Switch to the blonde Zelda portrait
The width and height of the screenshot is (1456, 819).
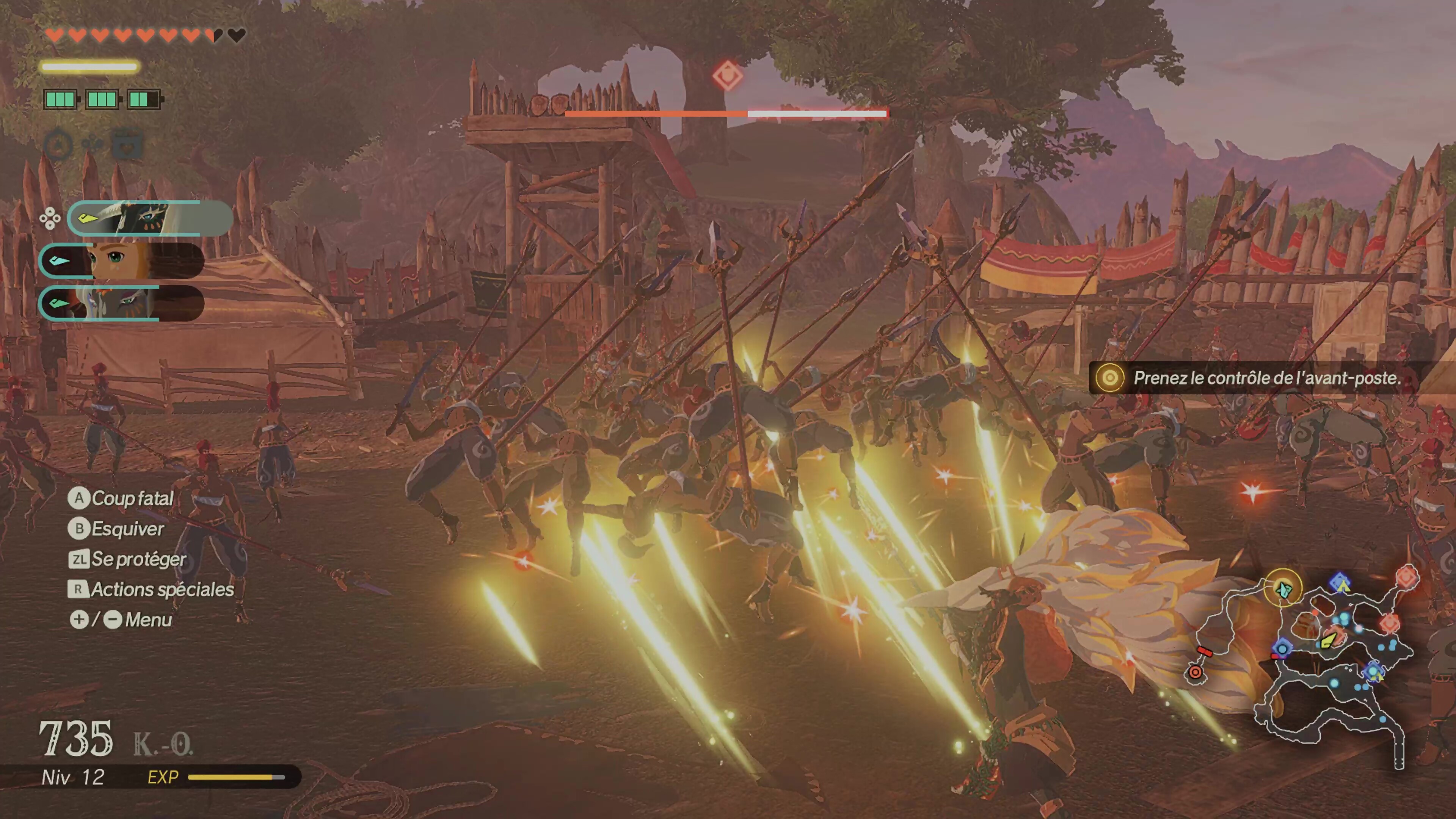click(121, 260)
